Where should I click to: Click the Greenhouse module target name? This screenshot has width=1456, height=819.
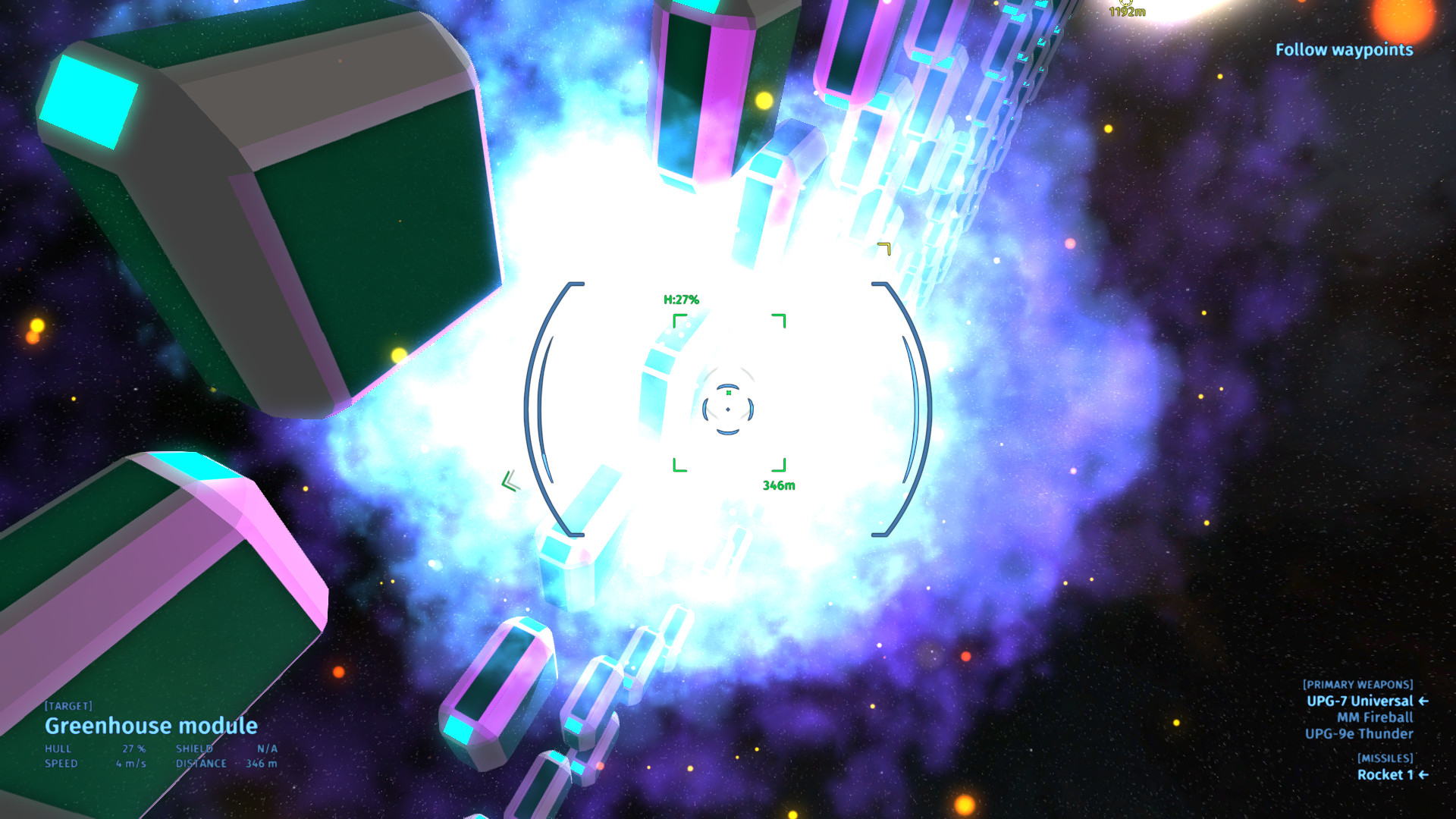(151, 726)
